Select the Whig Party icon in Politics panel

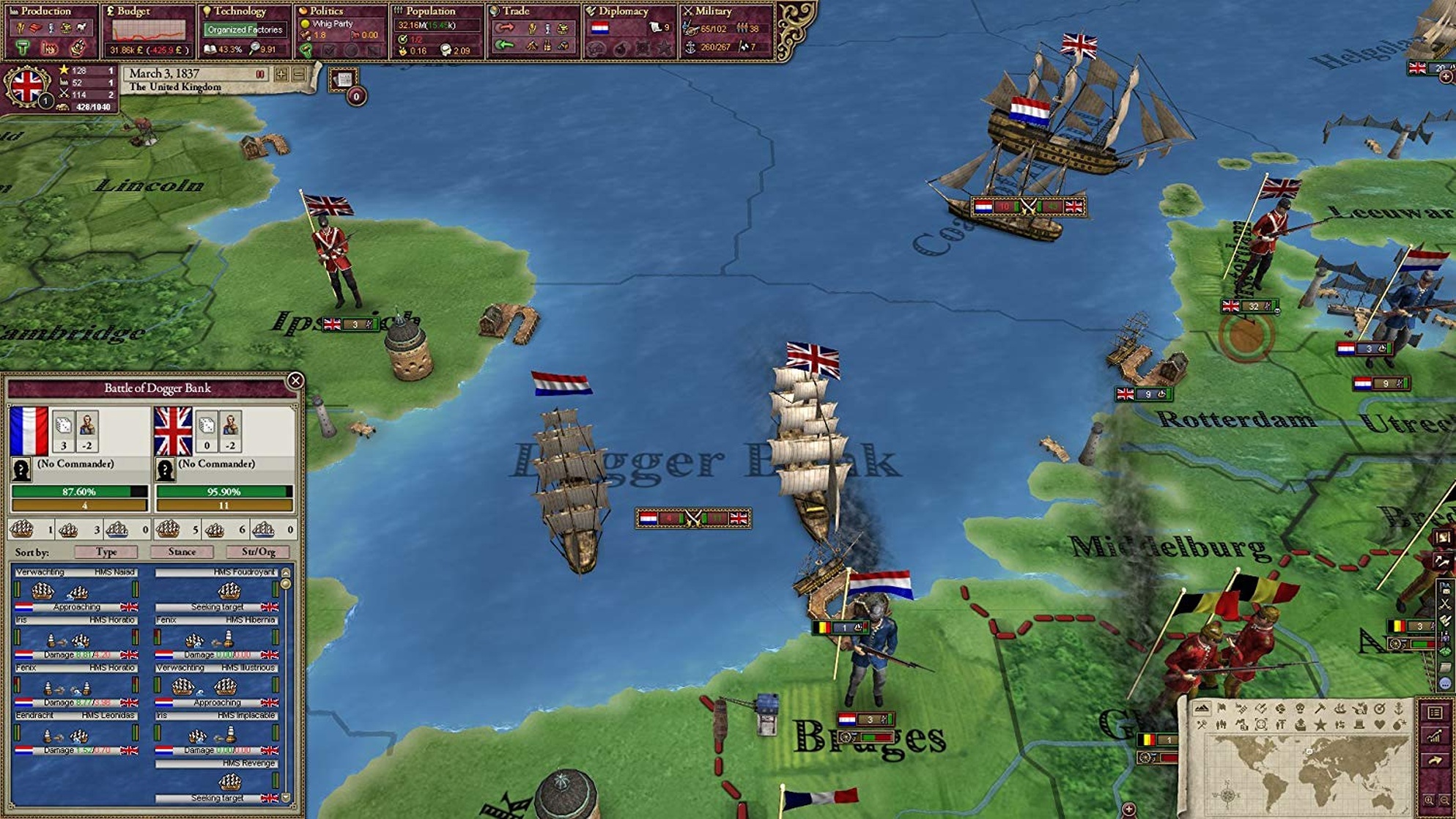click(306, 25)
